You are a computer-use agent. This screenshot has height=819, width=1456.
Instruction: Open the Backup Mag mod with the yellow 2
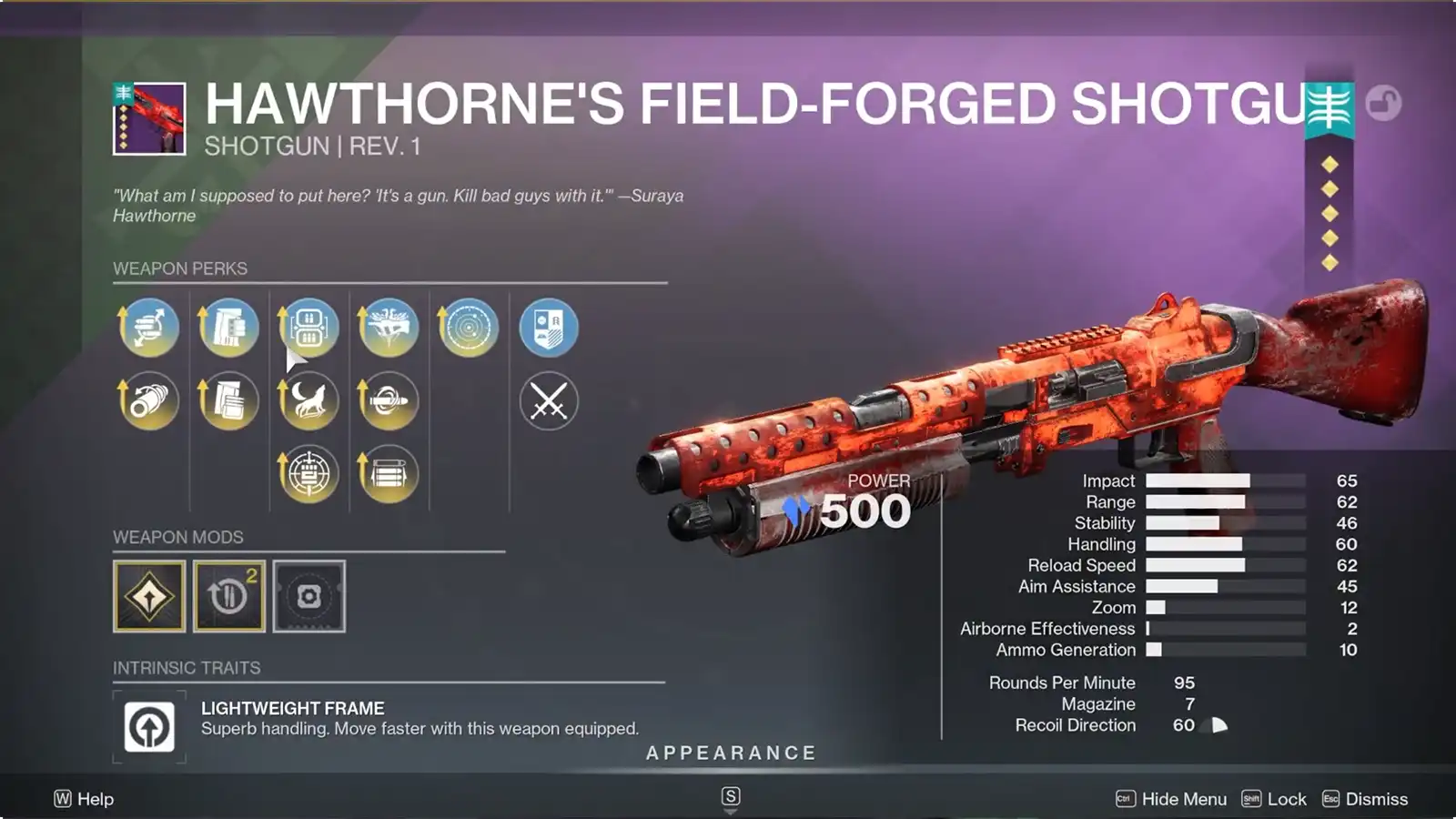pyautogui.click(x=228, y=596)
